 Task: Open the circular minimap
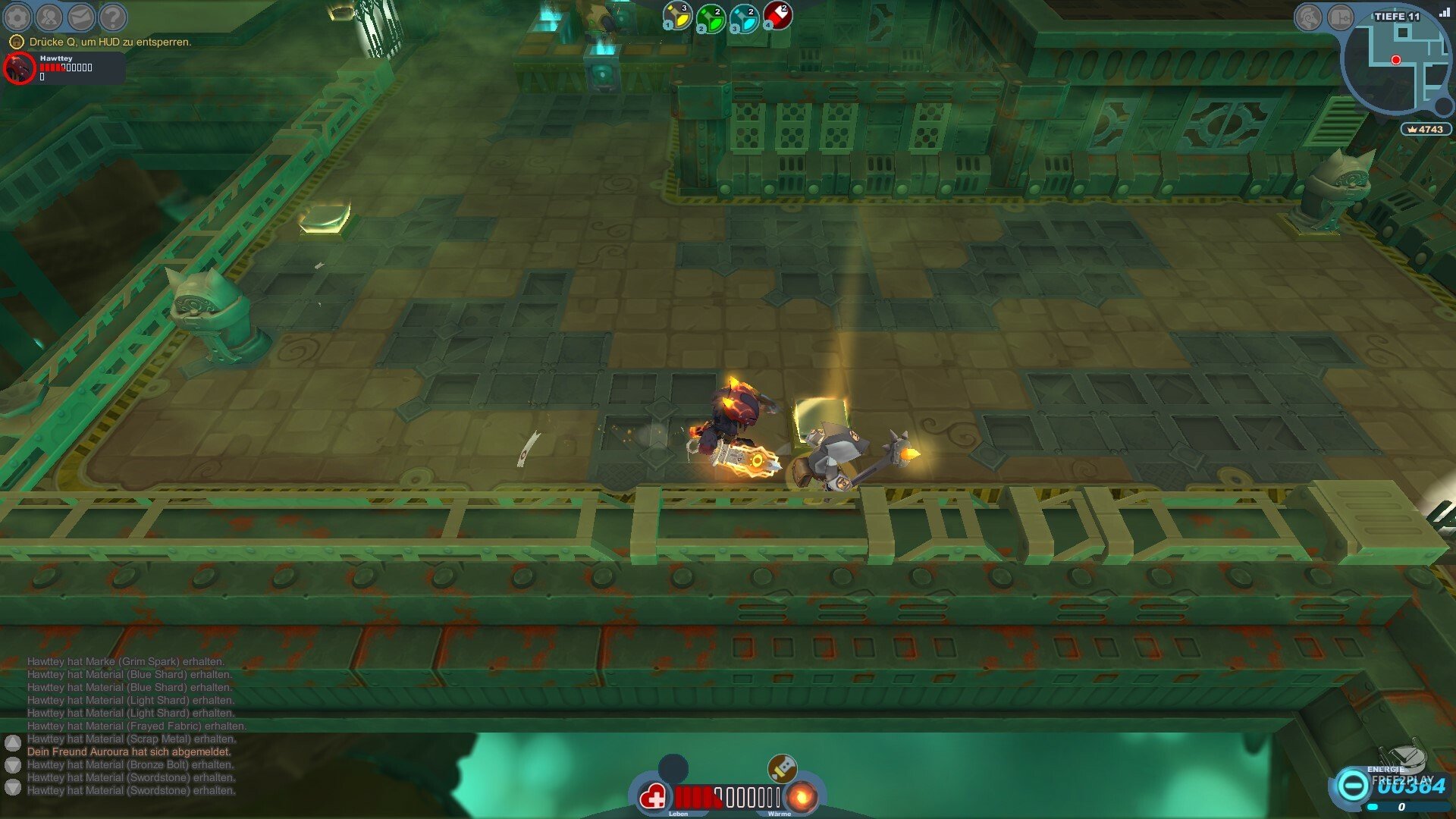(1394, 64)
